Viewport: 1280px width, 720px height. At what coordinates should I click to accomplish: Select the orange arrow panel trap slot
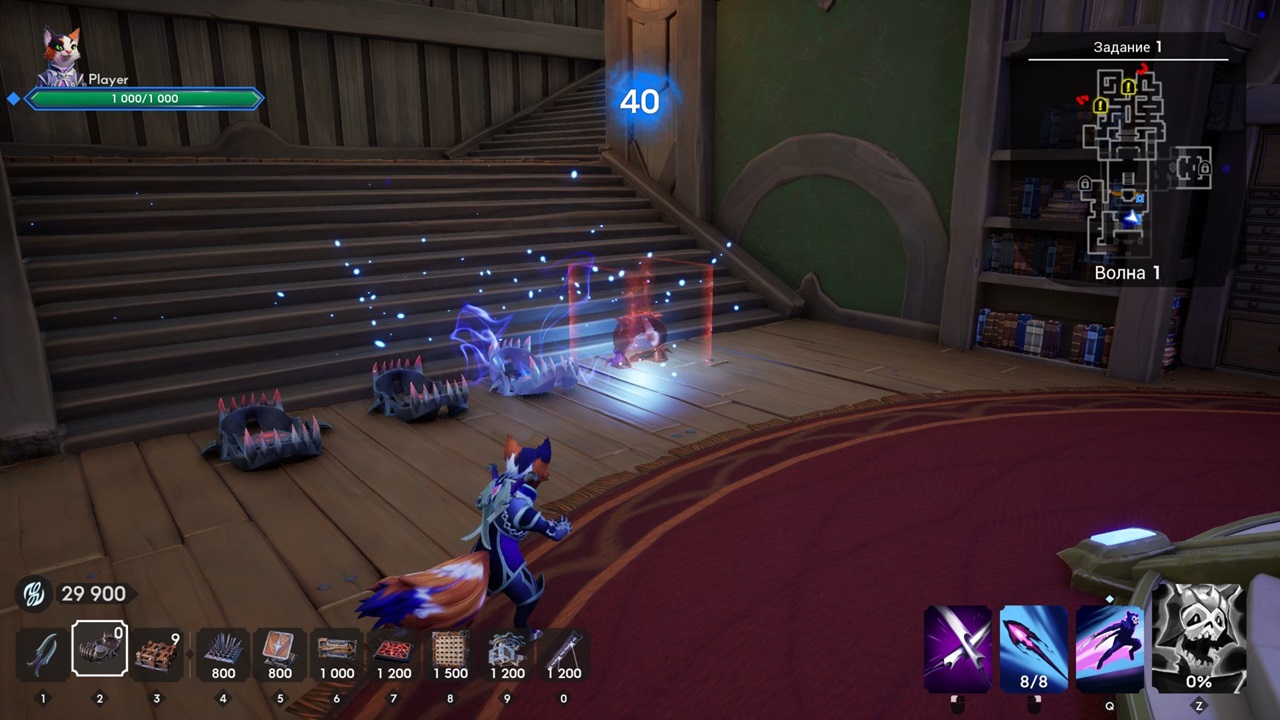(x=280, y=653)
